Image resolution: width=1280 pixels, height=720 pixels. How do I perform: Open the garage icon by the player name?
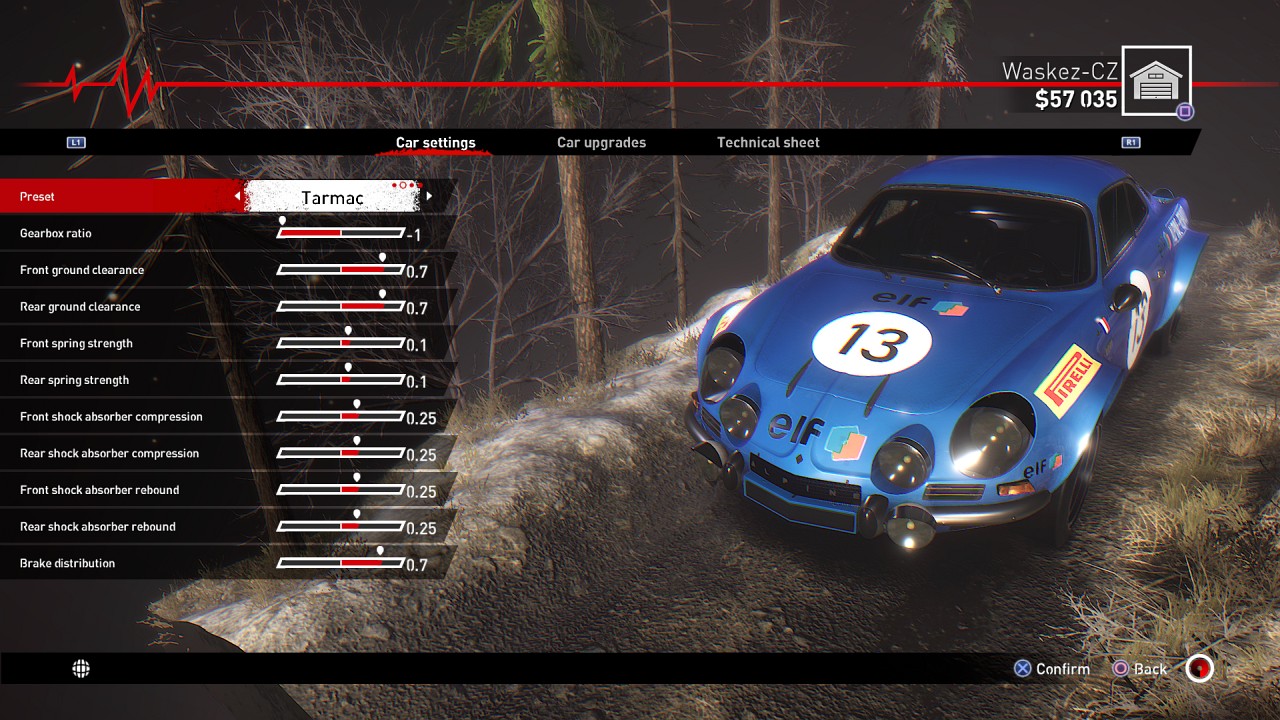coord(1156,80)
